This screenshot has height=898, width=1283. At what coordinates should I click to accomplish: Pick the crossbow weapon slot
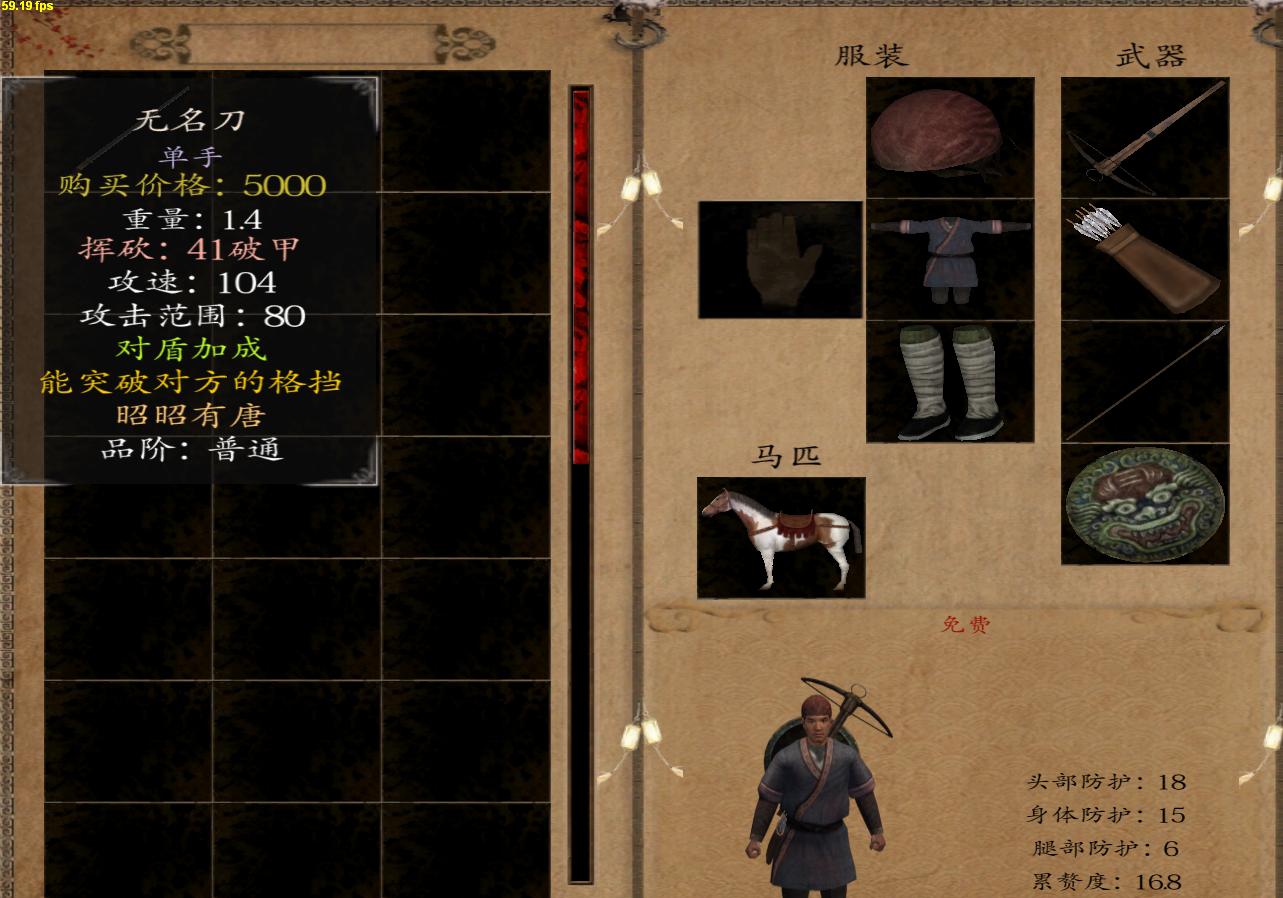(x=1145, y=137)
